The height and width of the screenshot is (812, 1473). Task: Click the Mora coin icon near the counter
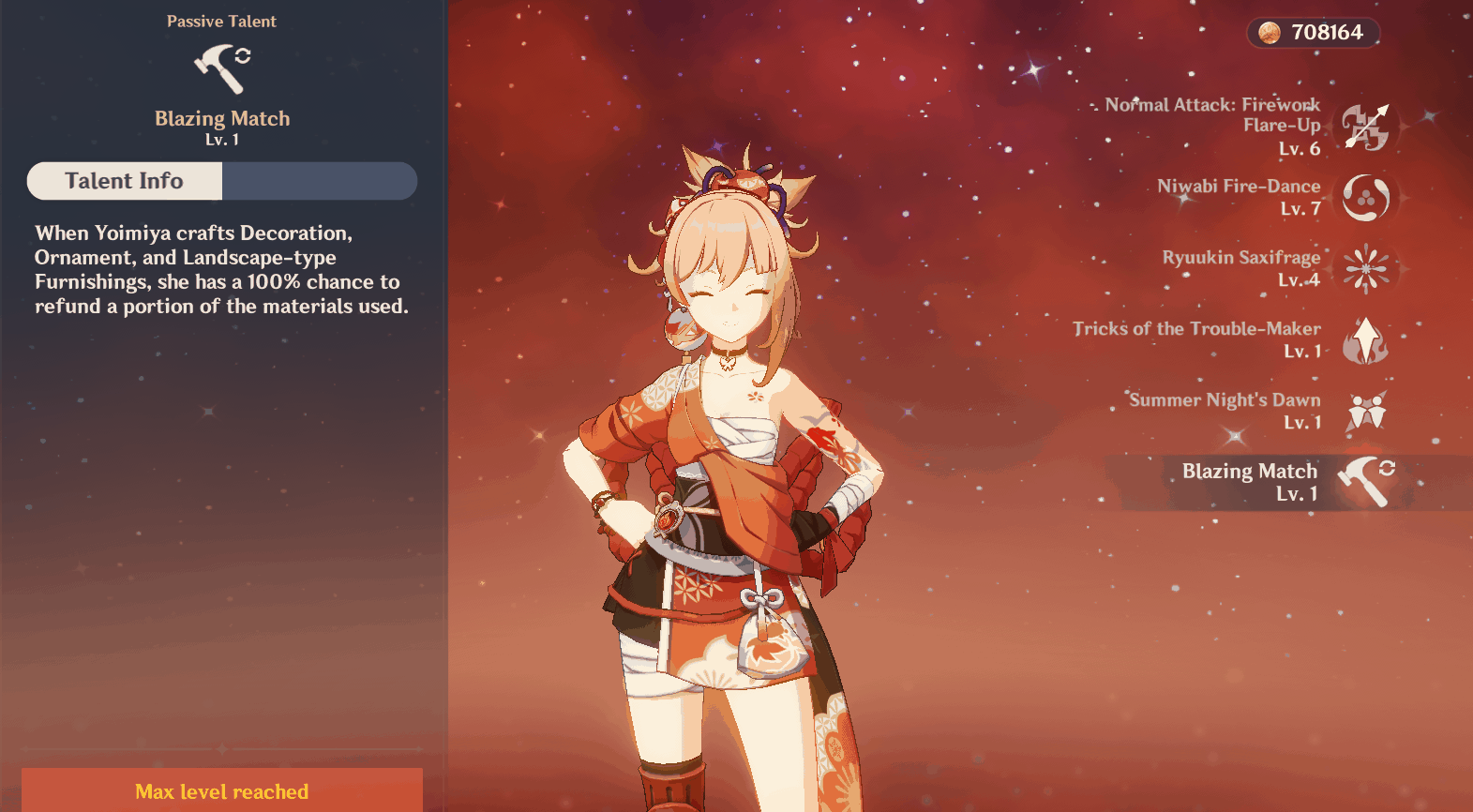point(1268,33)
